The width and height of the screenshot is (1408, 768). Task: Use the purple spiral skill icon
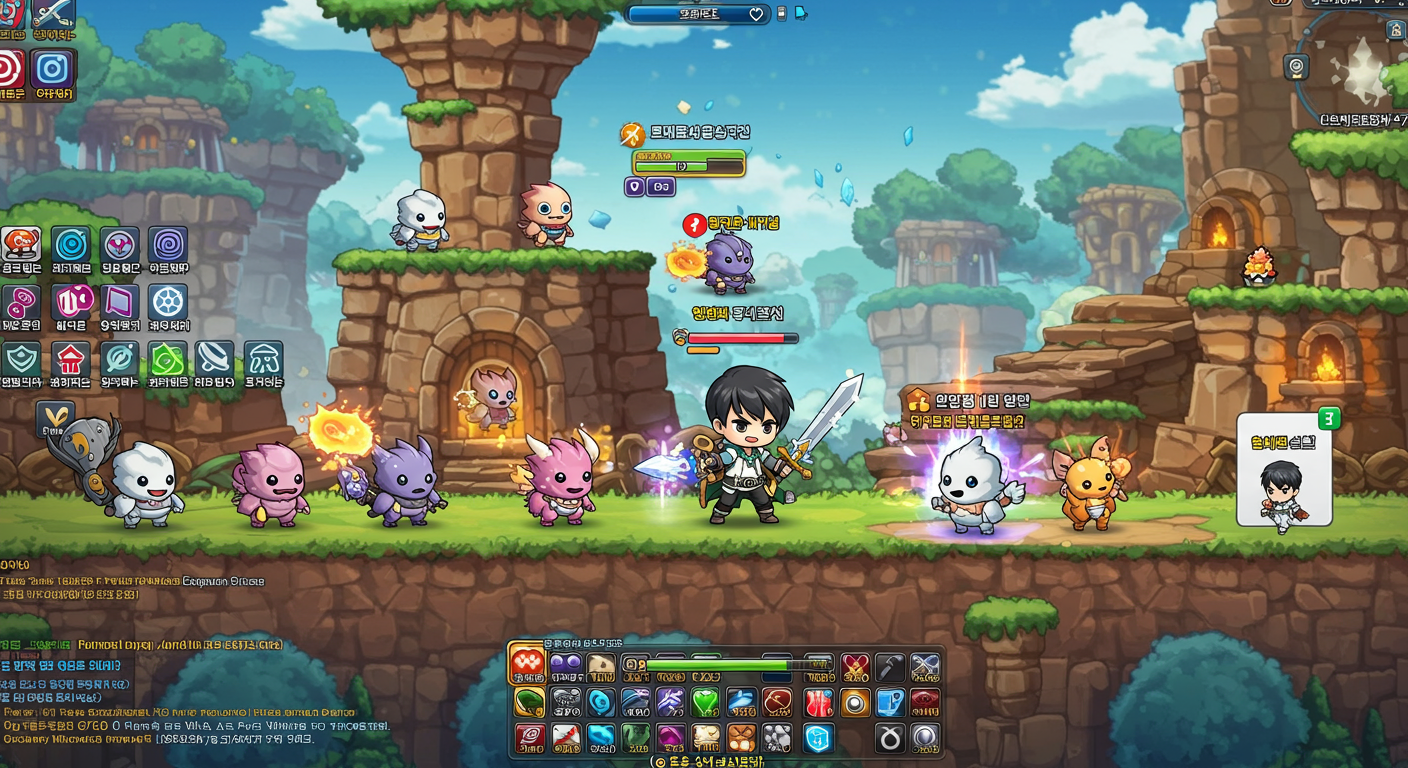point(168,244)
